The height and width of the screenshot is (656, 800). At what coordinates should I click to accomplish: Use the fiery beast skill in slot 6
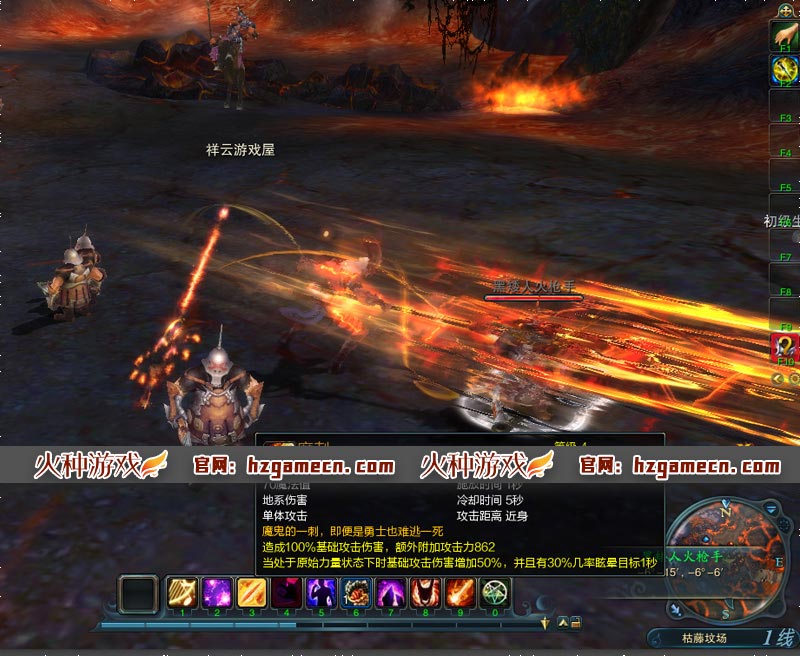[x=356, y=594]
